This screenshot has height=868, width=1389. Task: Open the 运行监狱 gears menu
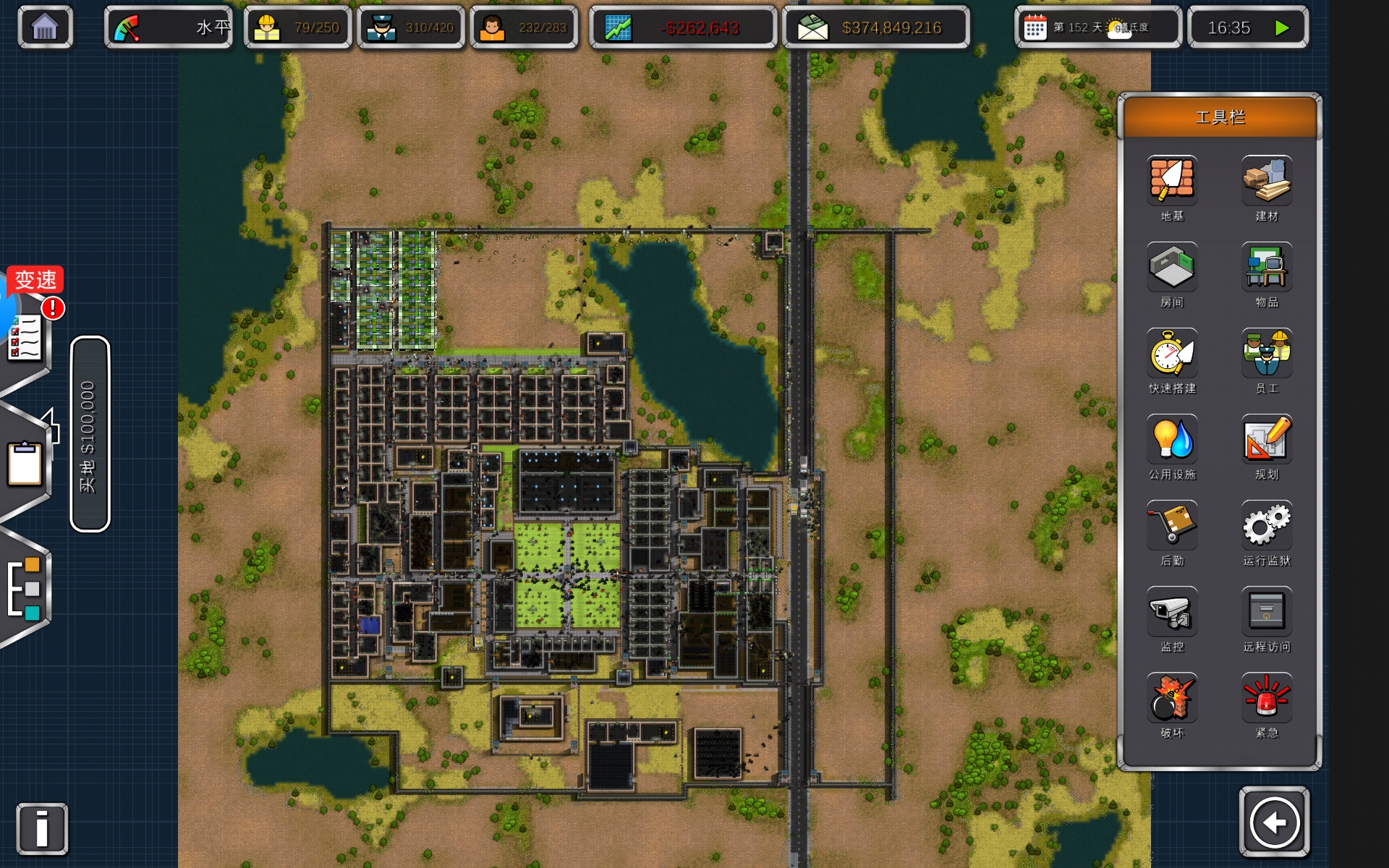coord(1267,525)
